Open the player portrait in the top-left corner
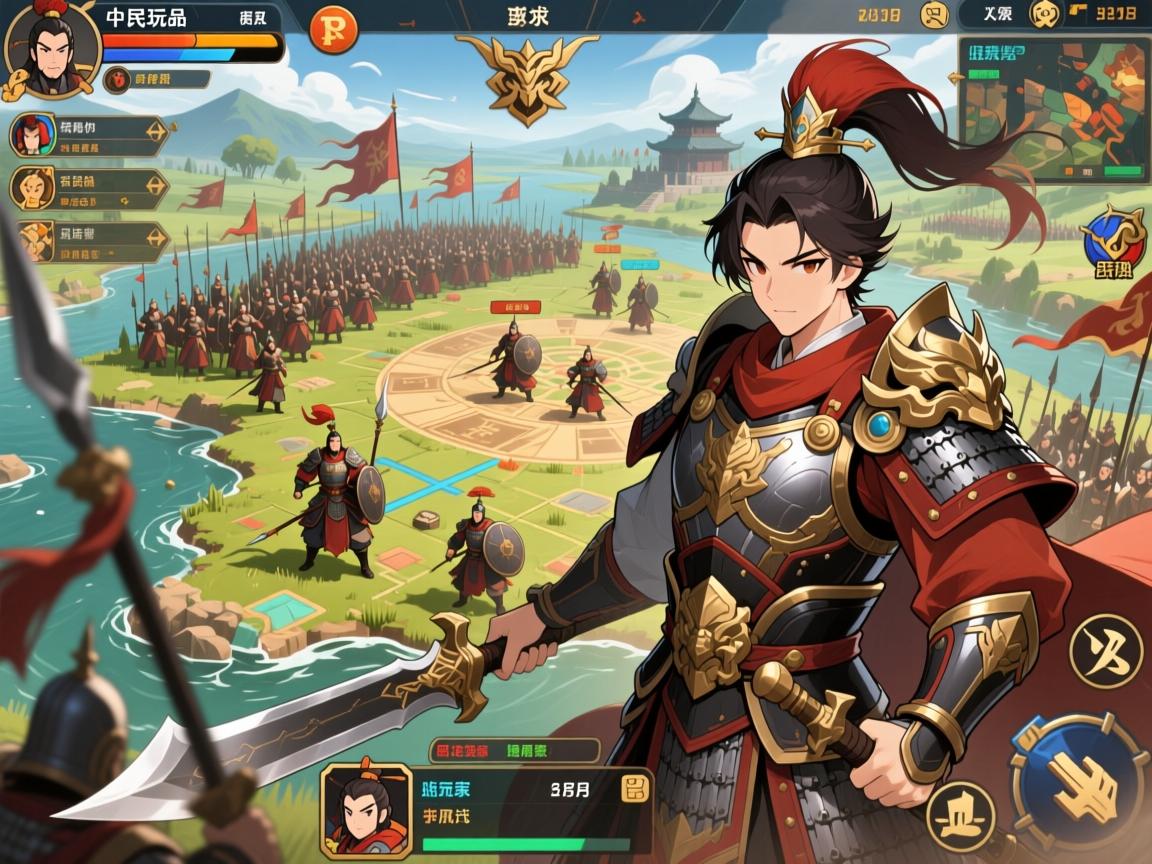 (50, 46)
